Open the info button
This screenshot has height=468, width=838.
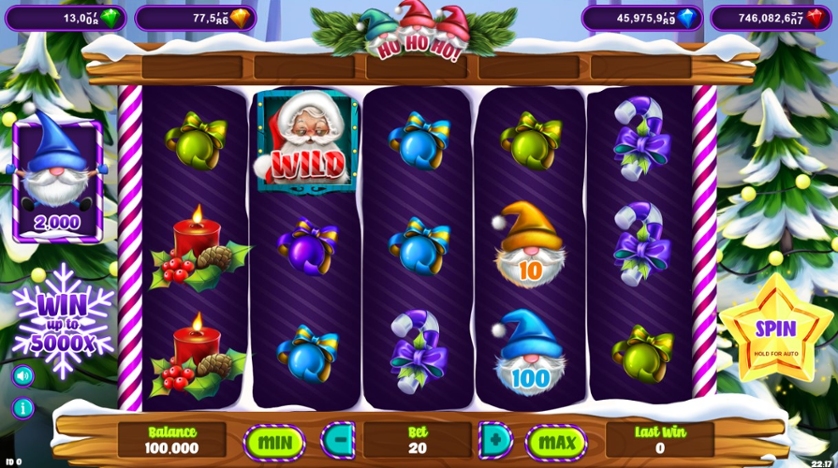point(22,408)
